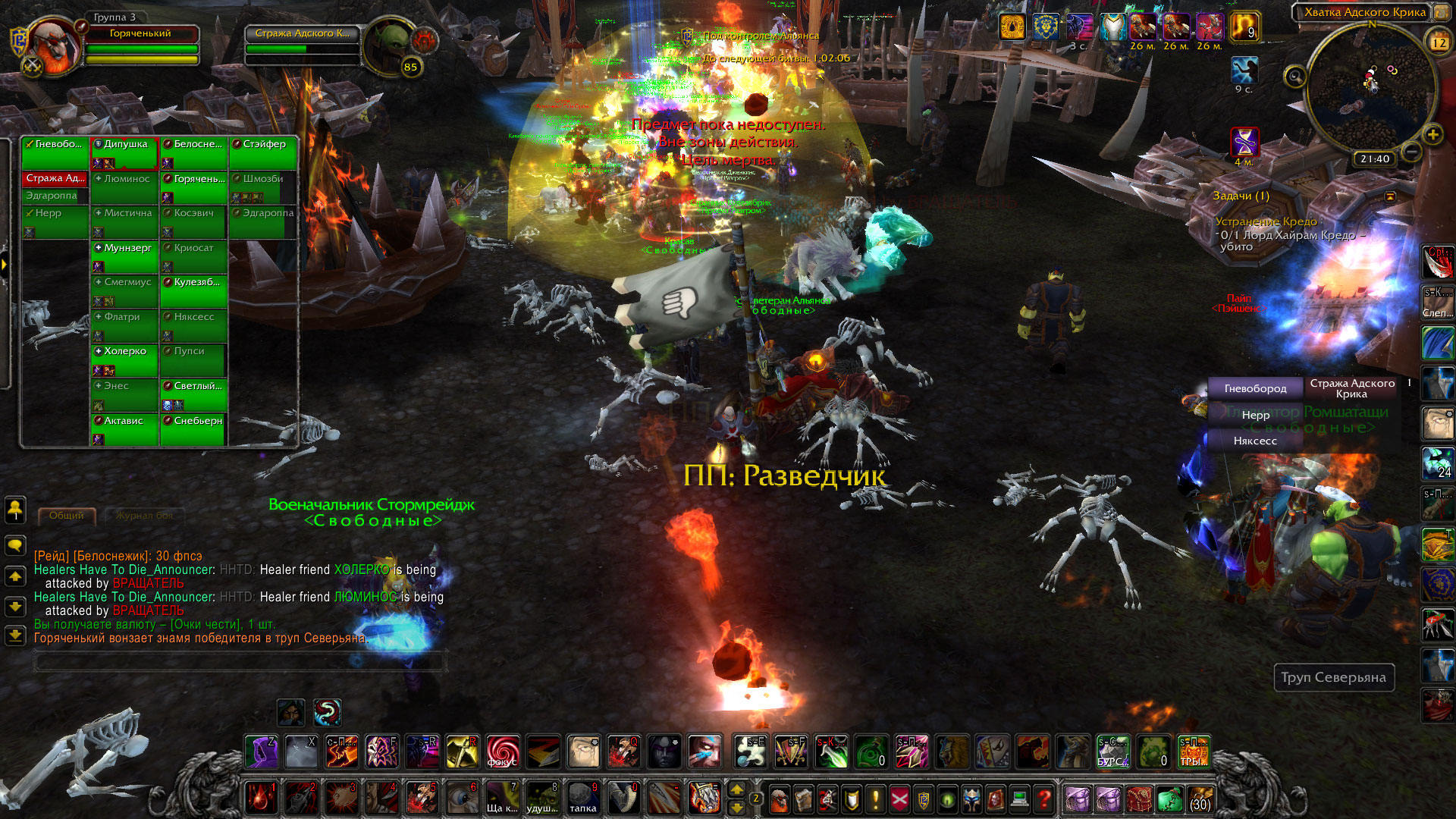Zoom out the minimap with minus button

[x=1411, y=152]
